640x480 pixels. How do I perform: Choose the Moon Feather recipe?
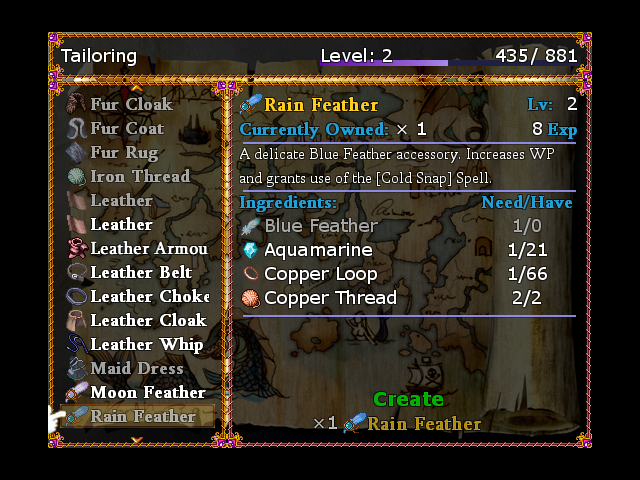coord(147,392)
